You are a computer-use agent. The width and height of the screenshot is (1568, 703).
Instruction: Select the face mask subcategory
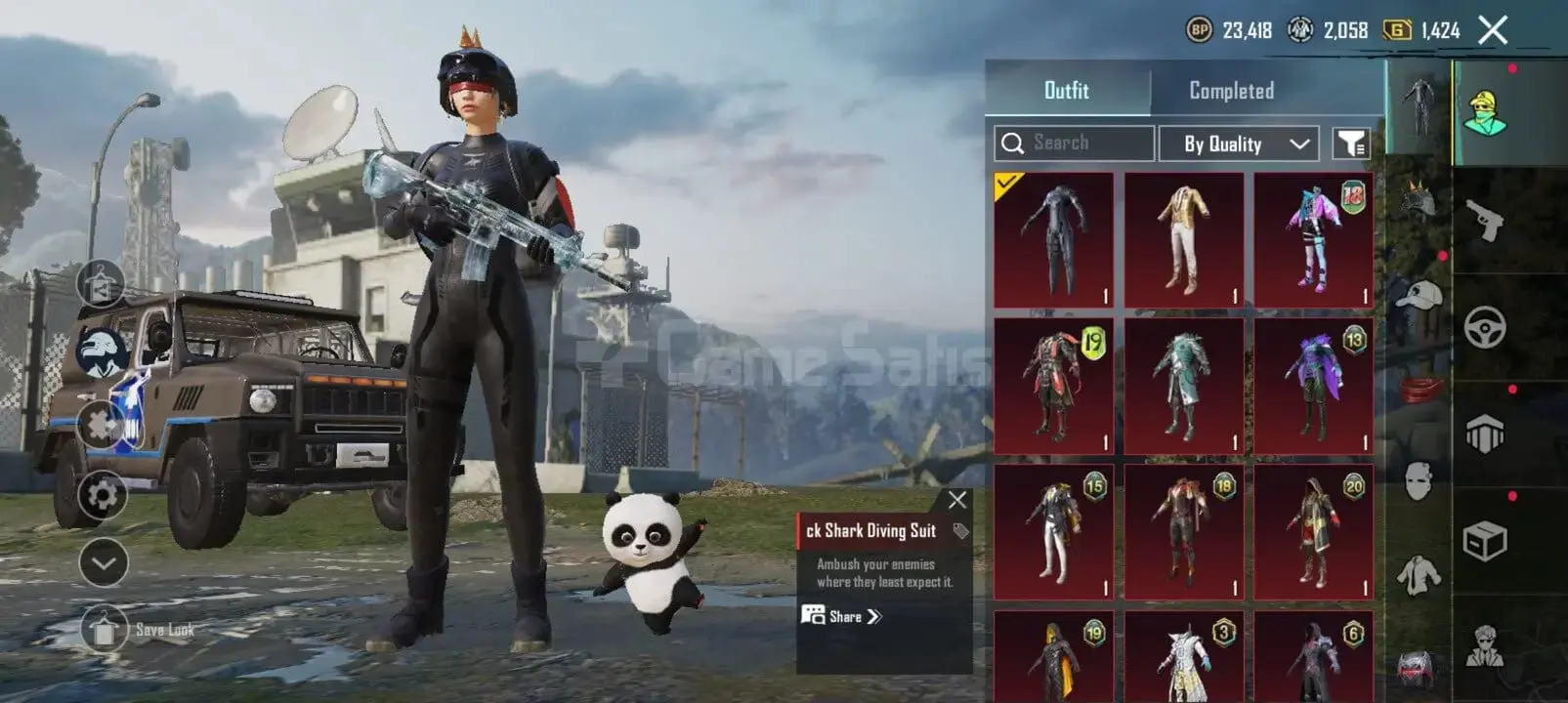(x=1419, y=480)
